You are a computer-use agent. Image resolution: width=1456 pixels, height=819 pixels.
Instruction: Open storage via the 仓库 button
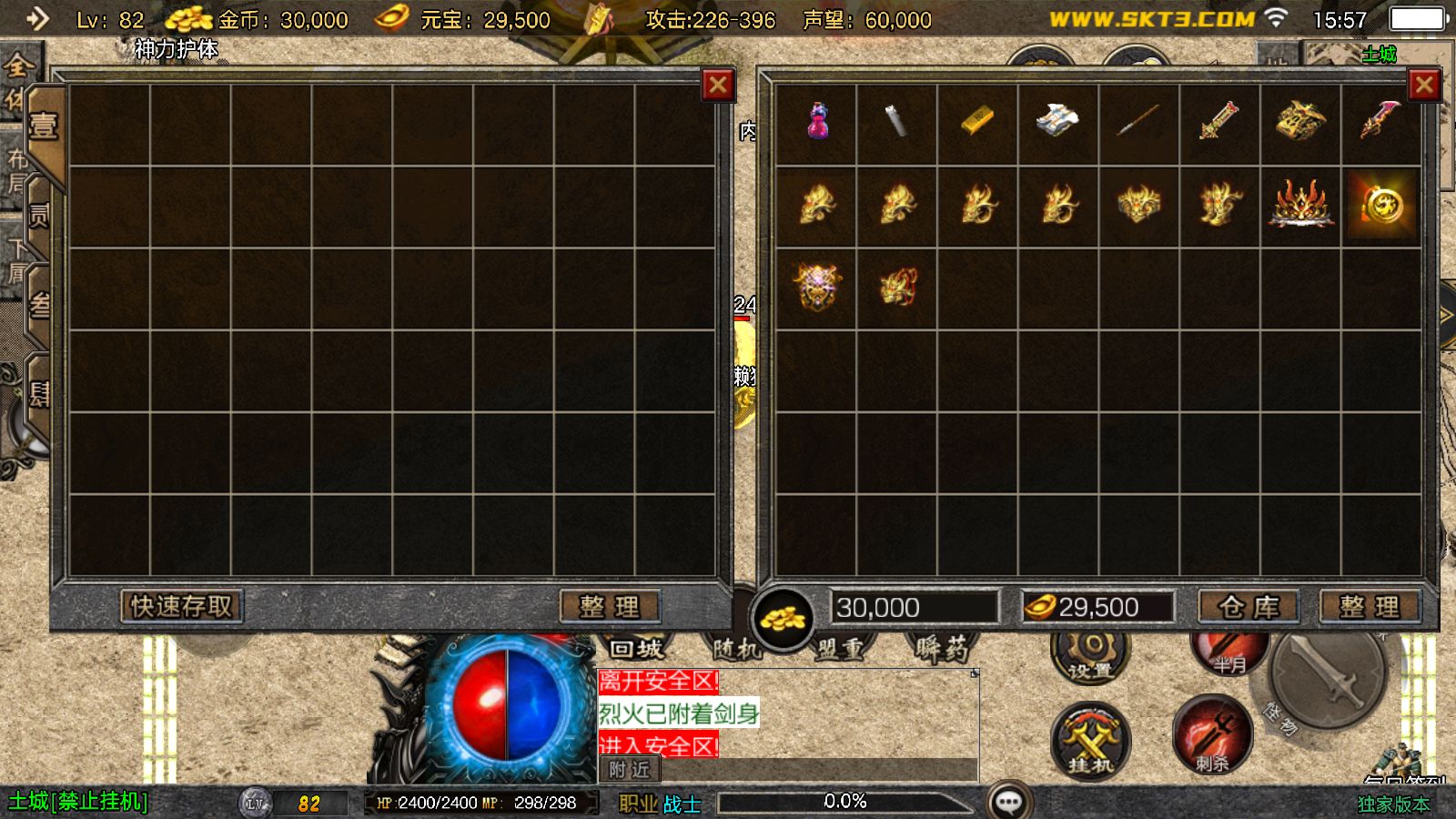tap(1249, 607)
